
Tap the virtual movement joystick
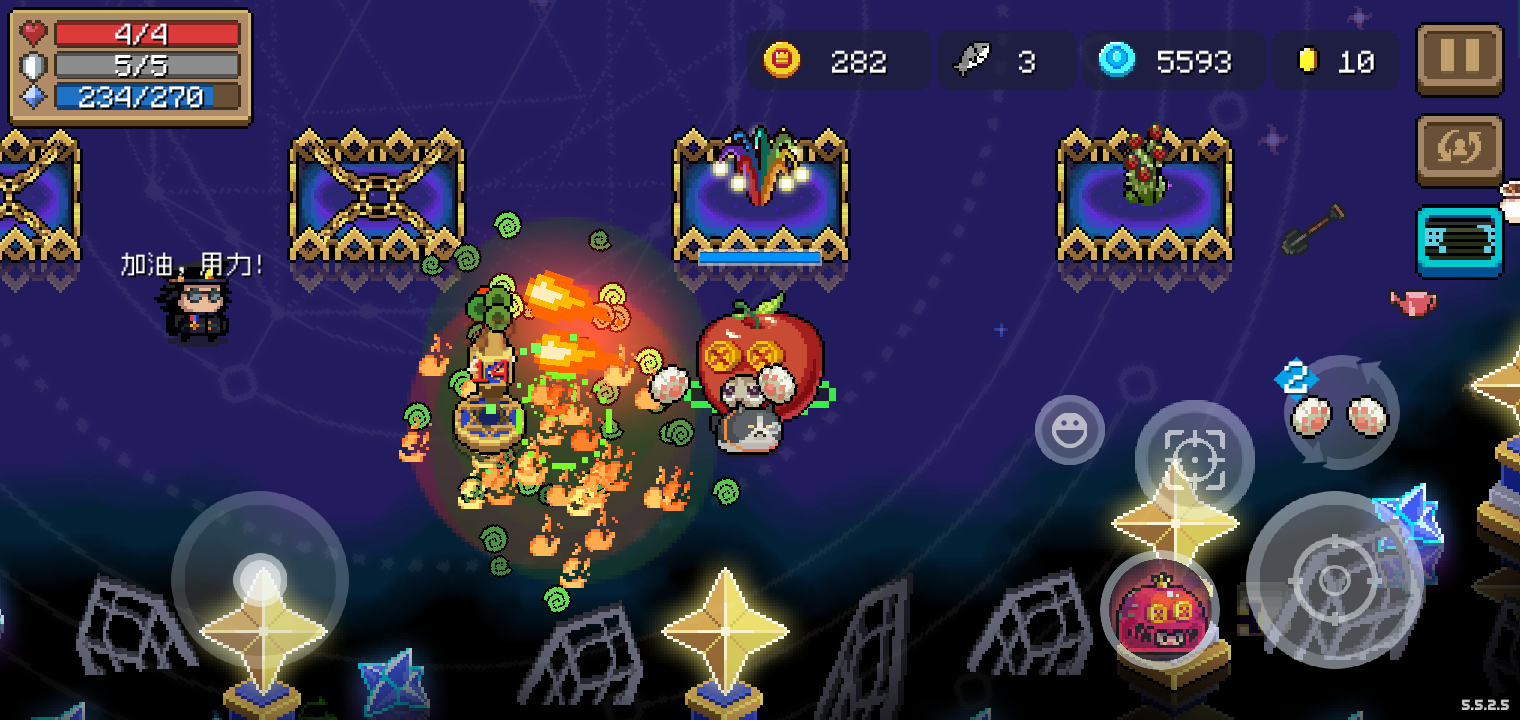click(x=260, y=579)
